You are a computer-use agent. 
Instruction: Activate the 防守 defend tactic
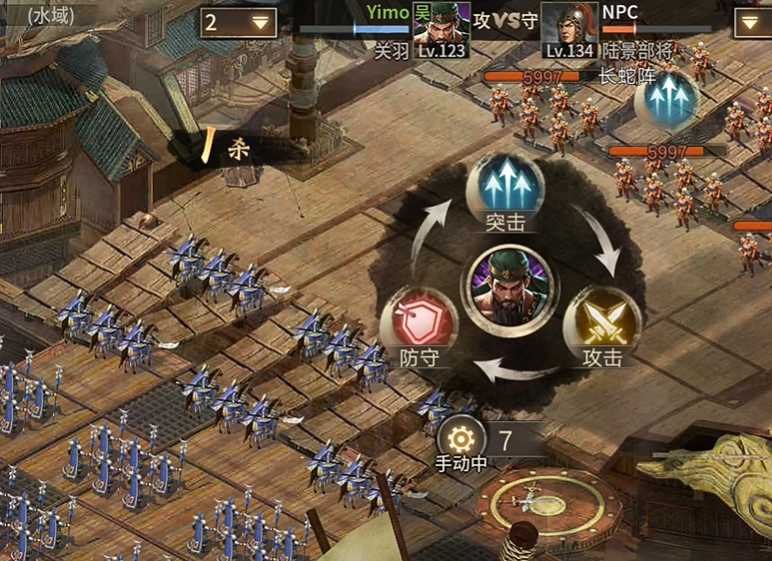[420, 324]
